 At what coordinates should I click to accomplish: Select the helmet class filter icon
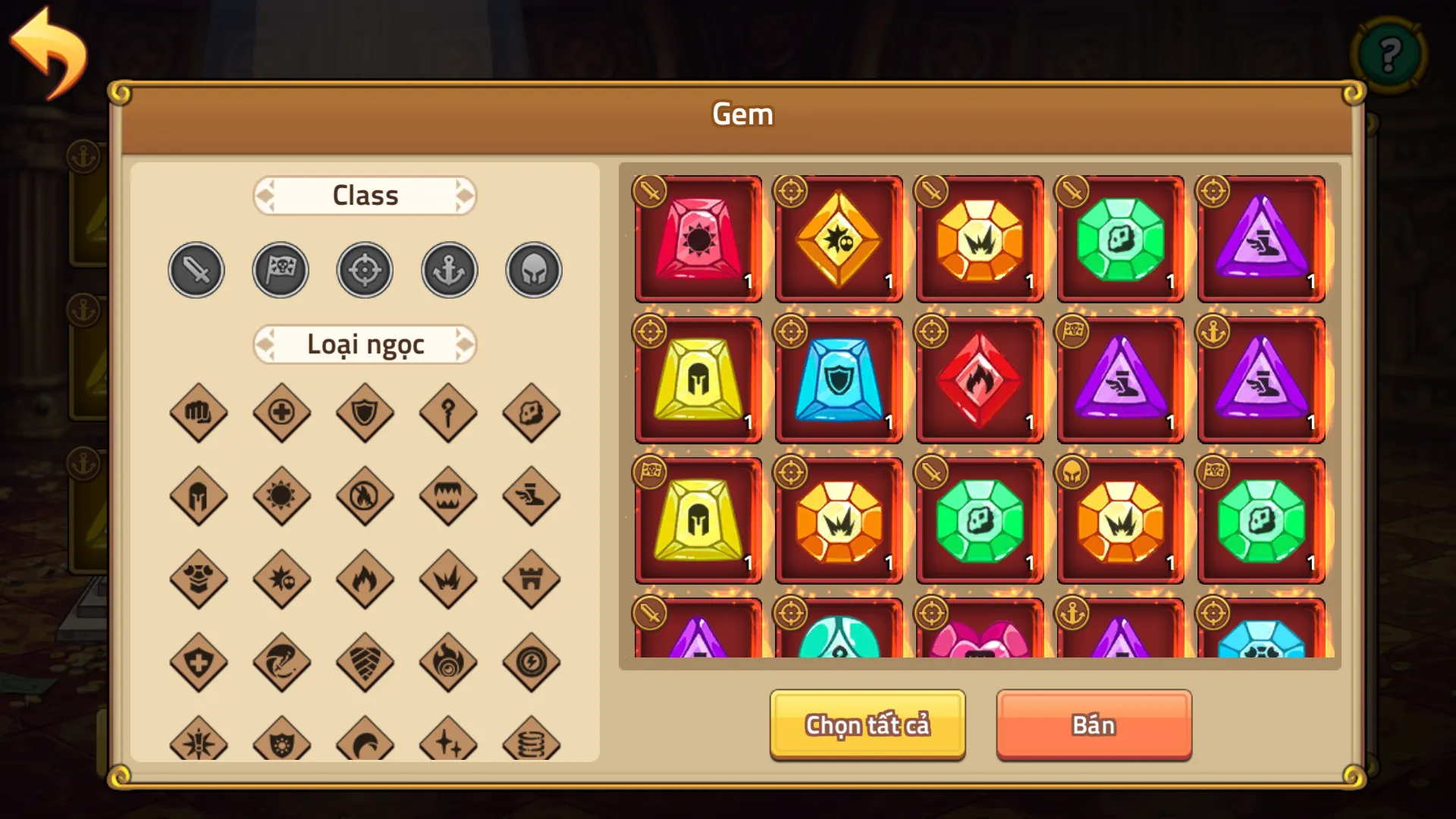(532, 269)
